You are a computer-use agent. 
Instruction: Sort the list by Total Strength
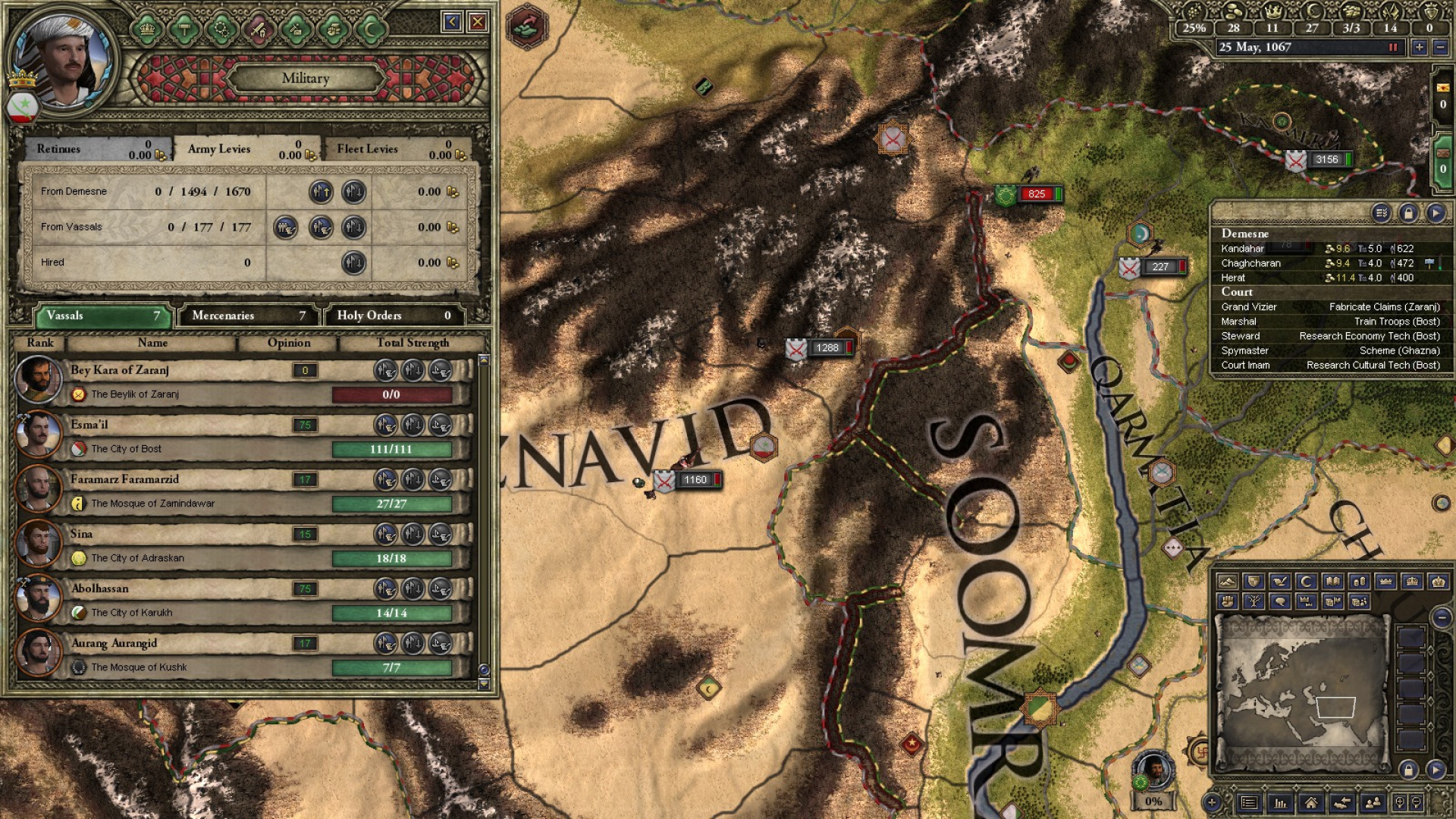413,343
